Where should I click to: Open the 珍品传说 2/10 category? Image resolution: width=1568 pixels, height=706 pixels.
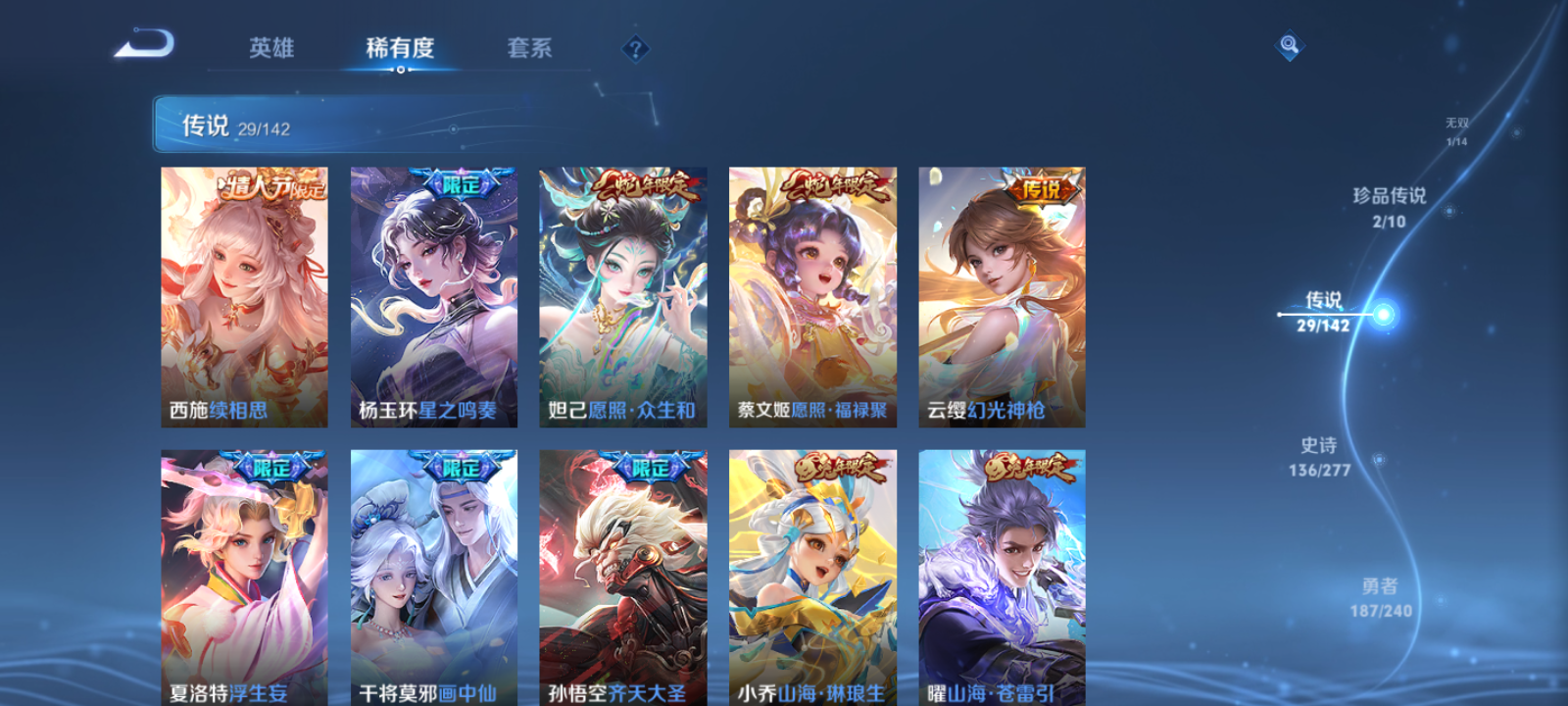1390,207
